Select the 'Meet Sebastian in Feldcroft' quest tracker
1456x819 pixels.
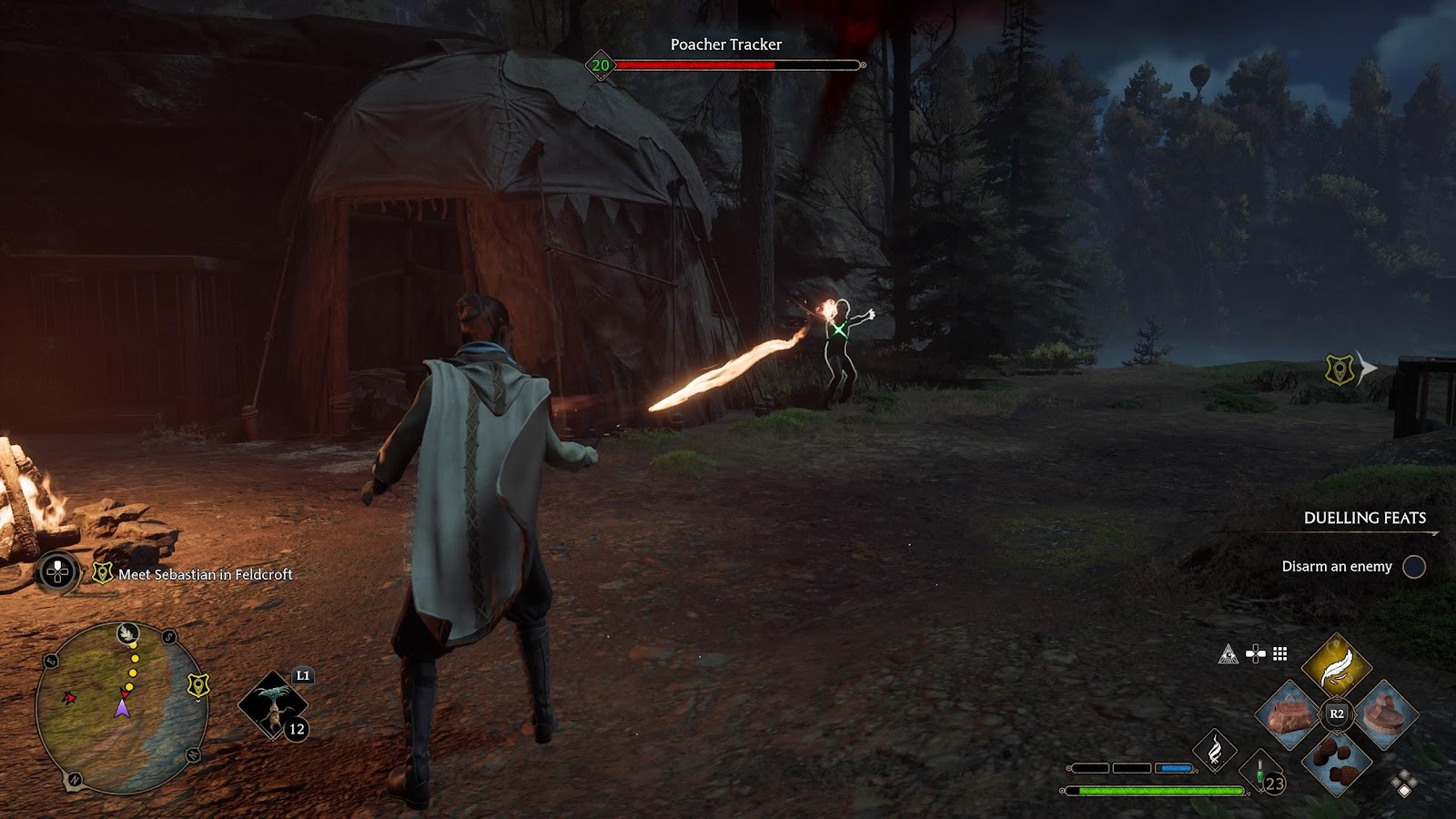pyautogui.click(x=205, y=574)
